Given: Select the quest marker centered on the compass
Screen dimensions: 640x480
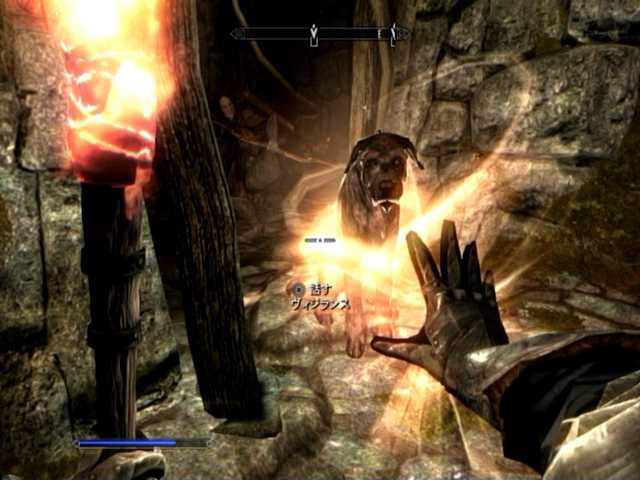Looking at the screenshot, I should coord(314,35).
